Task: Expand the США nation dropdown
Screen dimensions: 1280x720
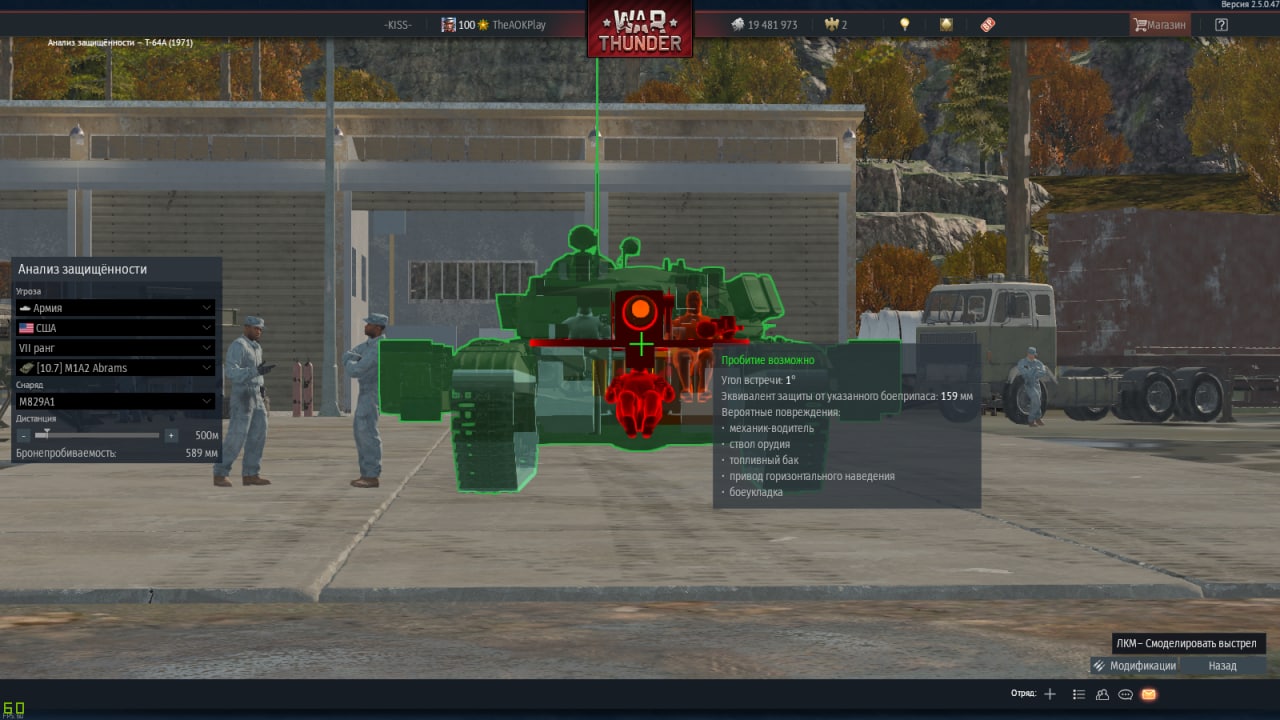Action: [115, 328]
